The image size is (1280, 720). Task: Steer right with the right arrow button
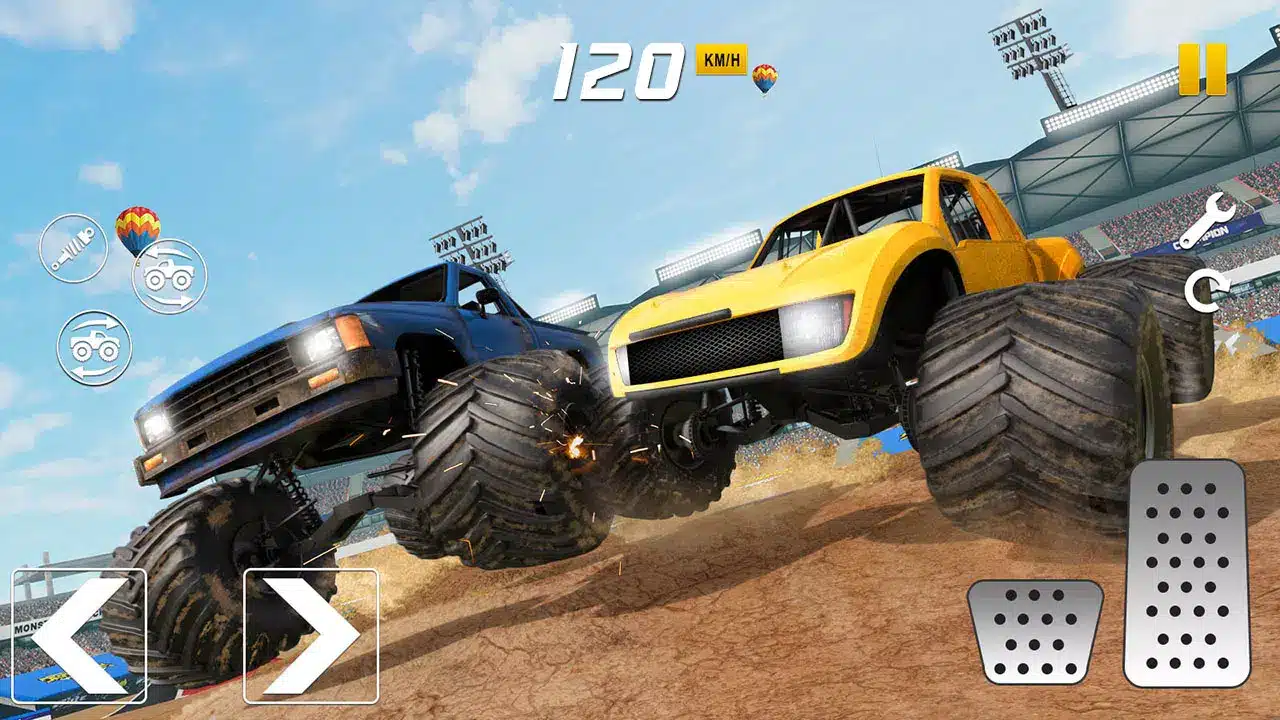click(x=311, y=635)
